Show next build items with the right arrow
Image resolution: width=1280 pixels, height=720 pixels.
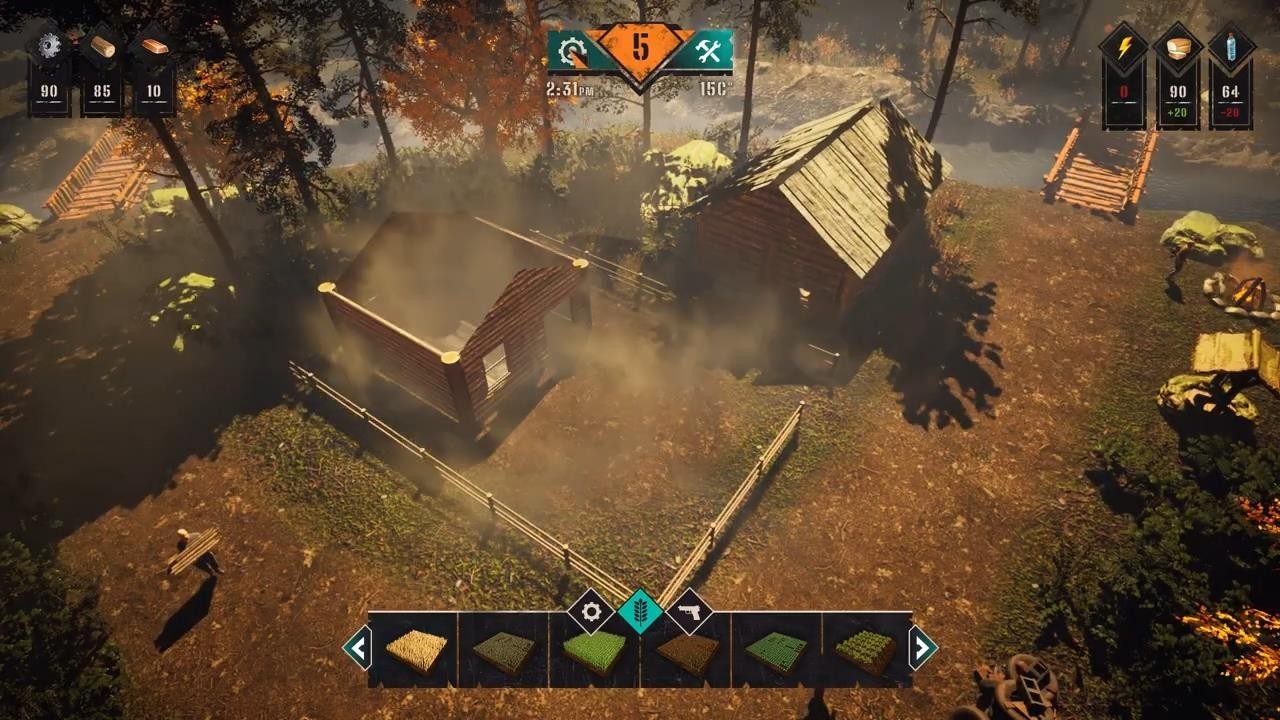[922, 649]
